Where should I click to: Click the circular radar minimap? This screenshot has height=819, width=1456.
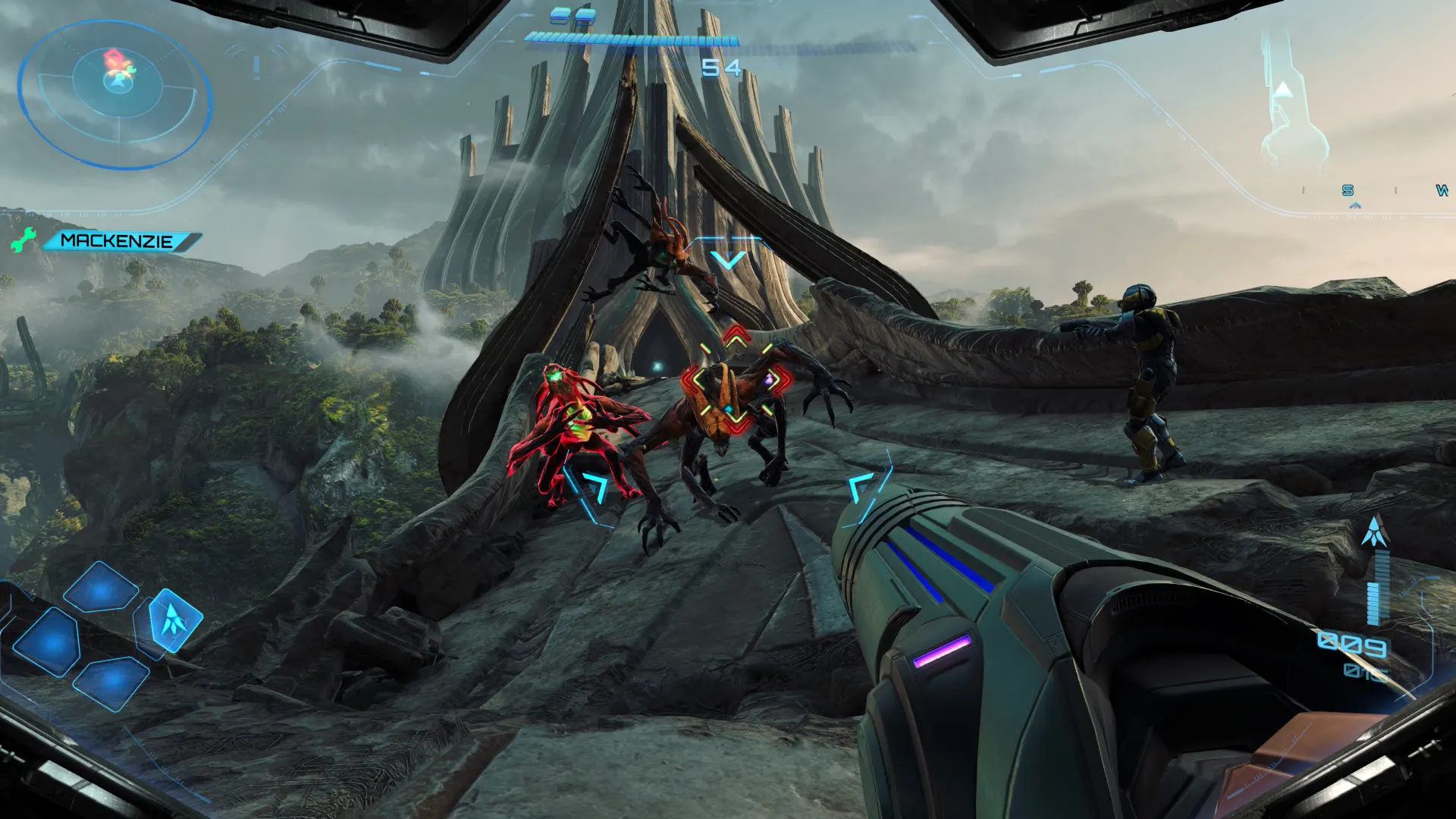click(x=116, y=93)
